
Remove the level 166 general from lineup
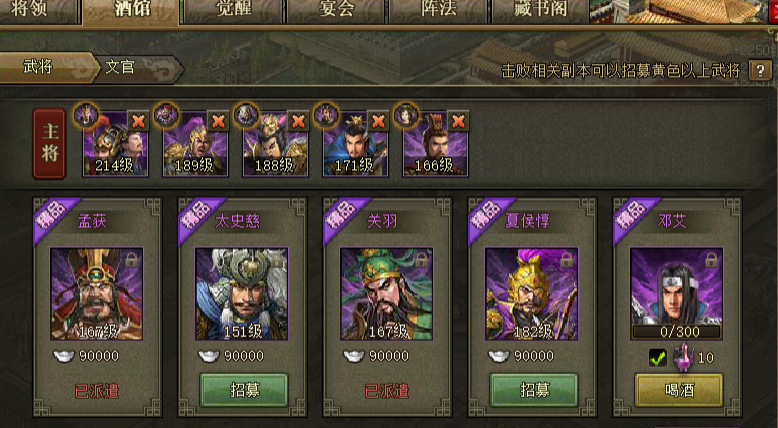[x=459, y=120]
